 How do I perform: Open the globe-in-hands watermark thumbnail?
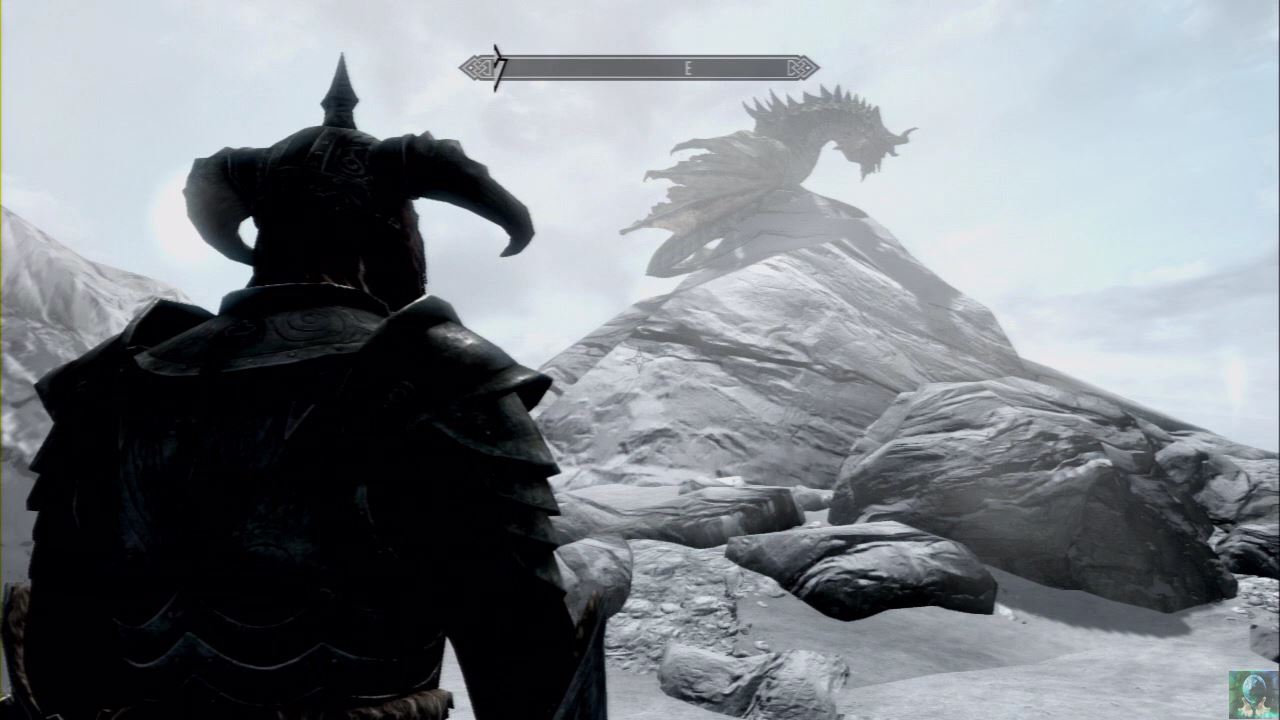click(1253, 694)
